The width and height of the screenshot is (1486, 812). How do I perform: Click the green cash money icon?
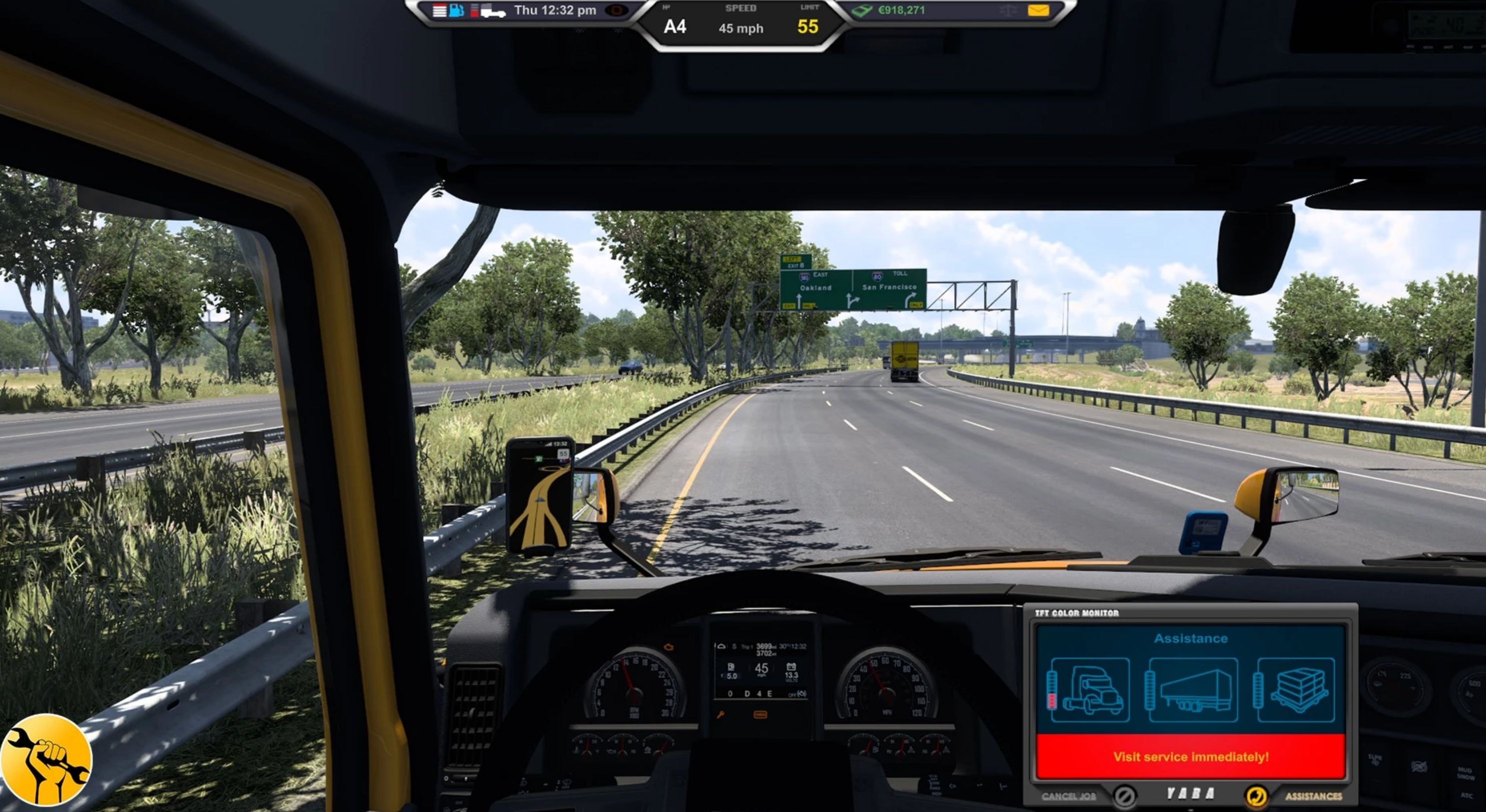click(862, 11)
